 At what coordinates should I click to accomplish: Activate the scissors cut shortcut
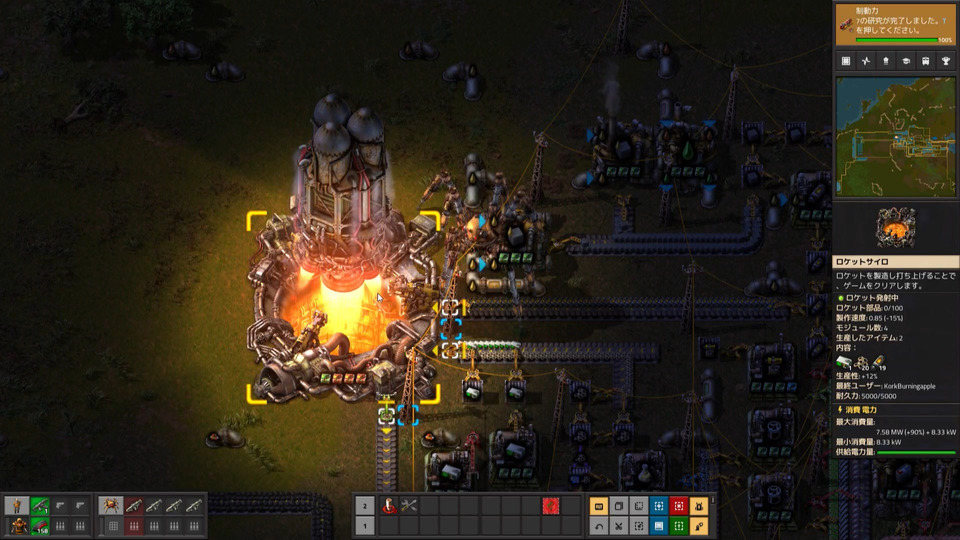(618, 525)
